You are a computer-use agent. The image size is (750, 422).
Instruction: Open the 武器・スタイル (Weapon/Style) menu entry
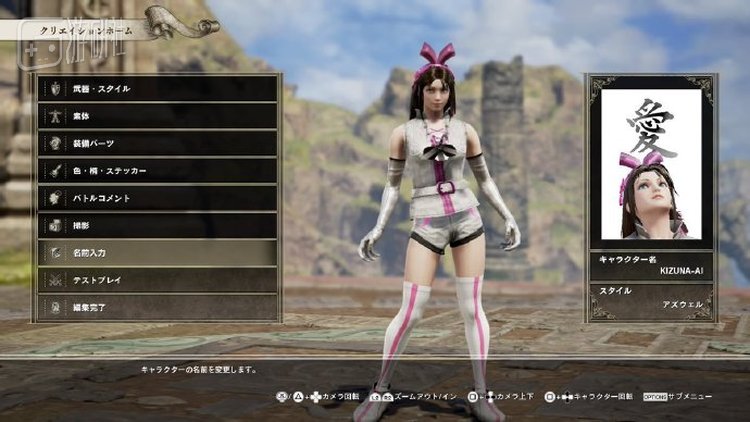click(157, 89)
